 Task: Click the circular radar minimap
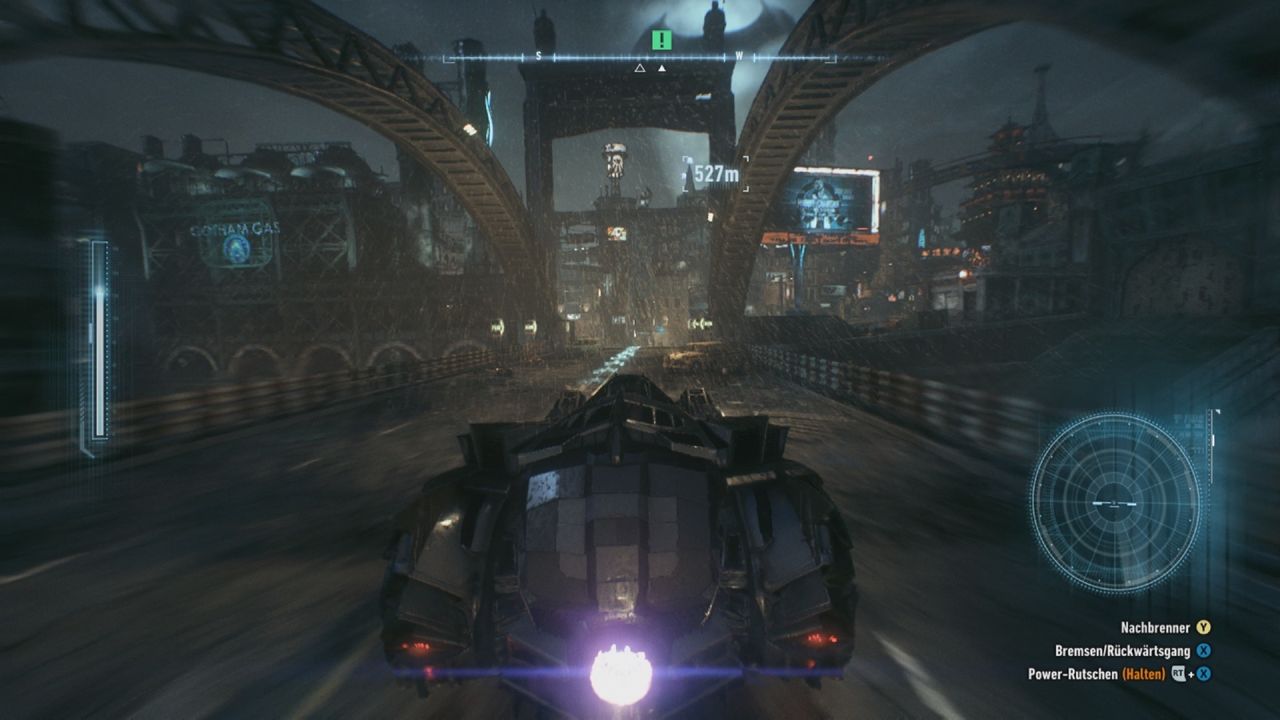(1114, 503)
